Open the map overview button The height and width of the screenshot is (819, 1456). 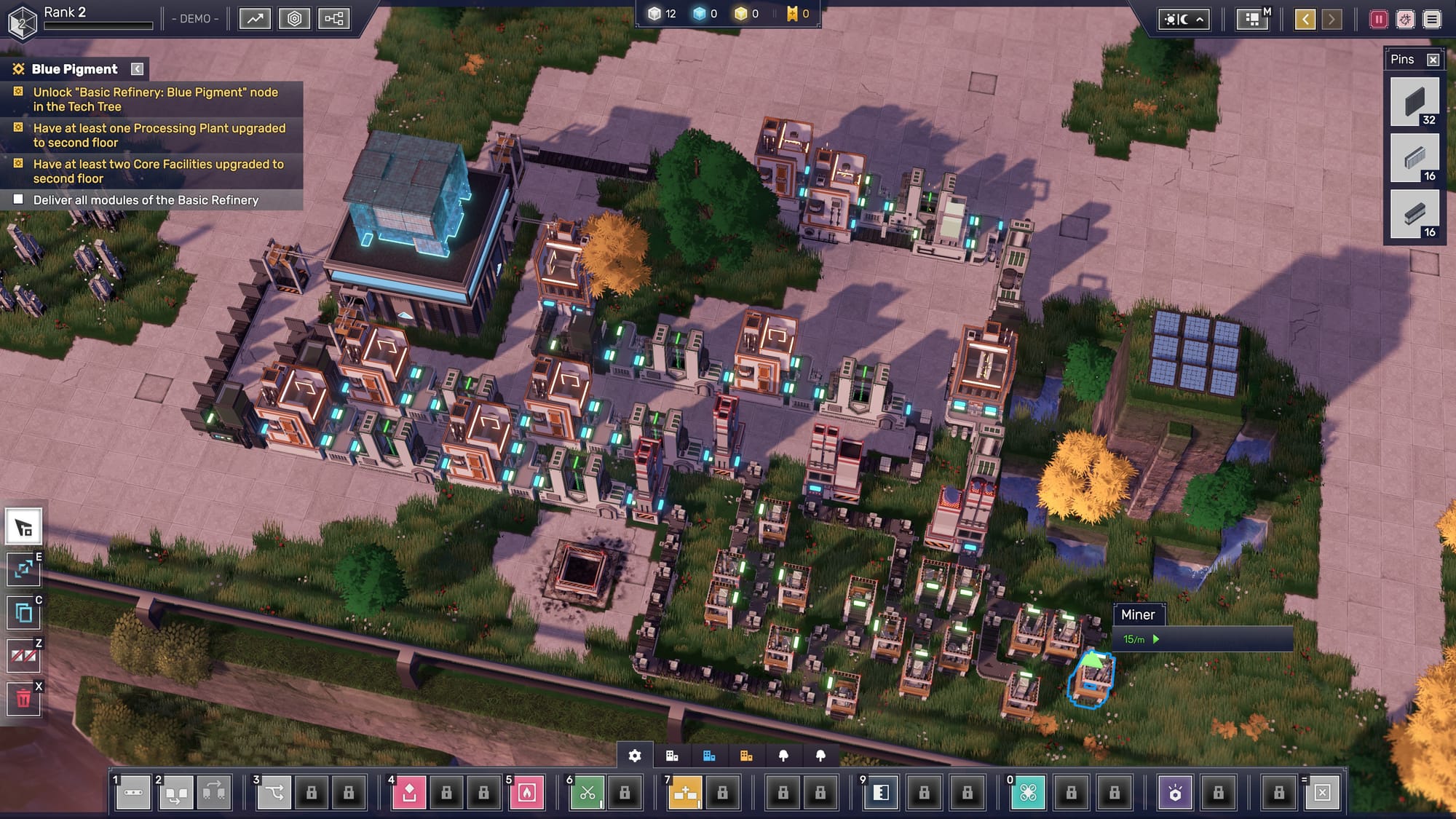tap(1252, 19)
